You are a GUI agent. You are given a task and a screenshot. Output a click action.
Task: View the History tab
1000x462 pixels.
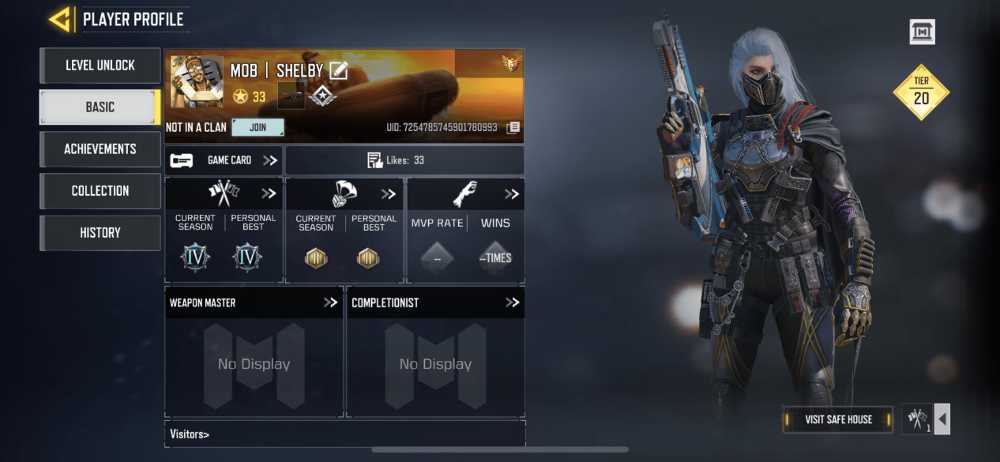[100, 233]
